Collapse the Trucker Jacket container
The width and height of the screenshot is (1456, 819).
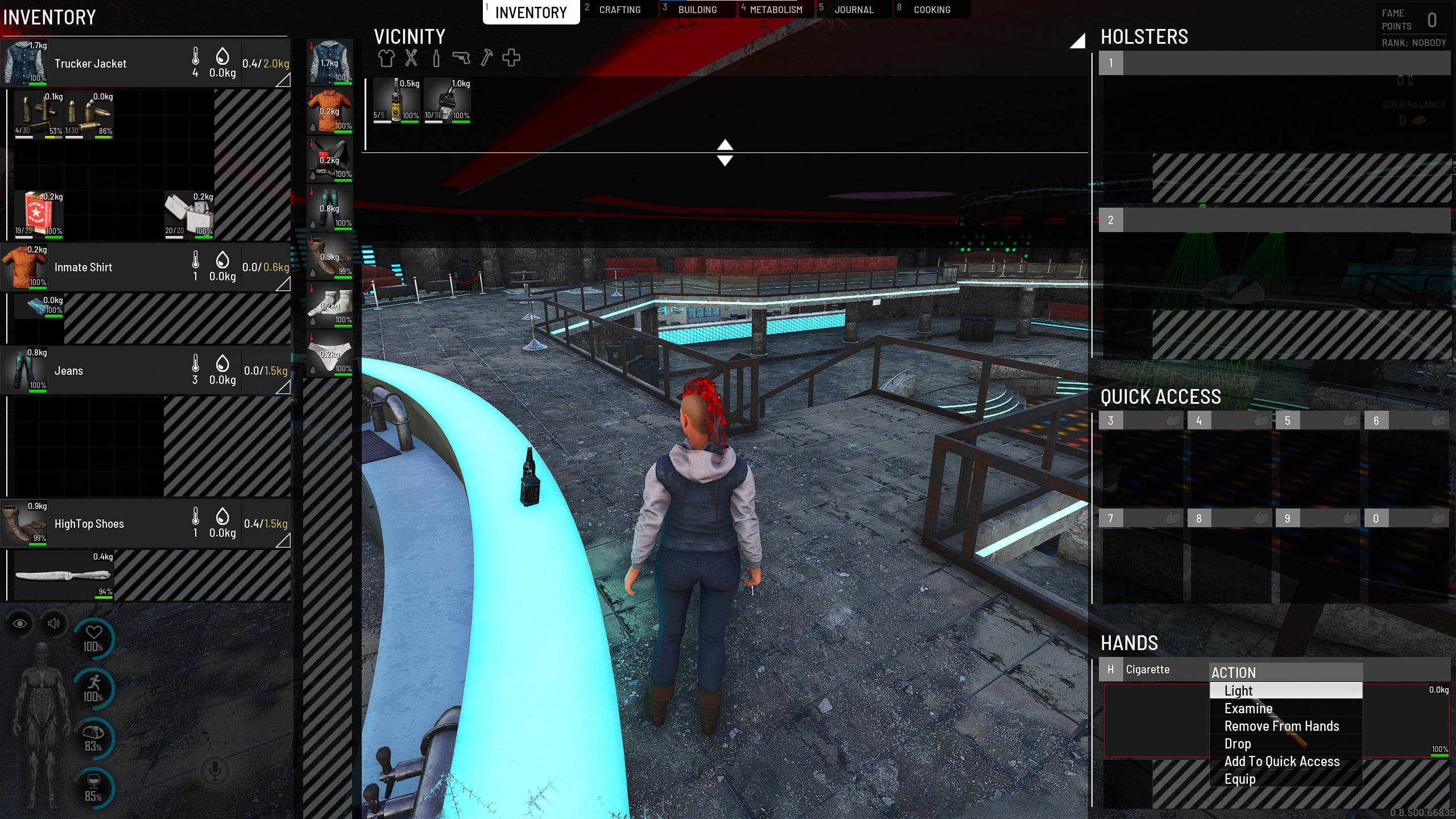[283, 80]
